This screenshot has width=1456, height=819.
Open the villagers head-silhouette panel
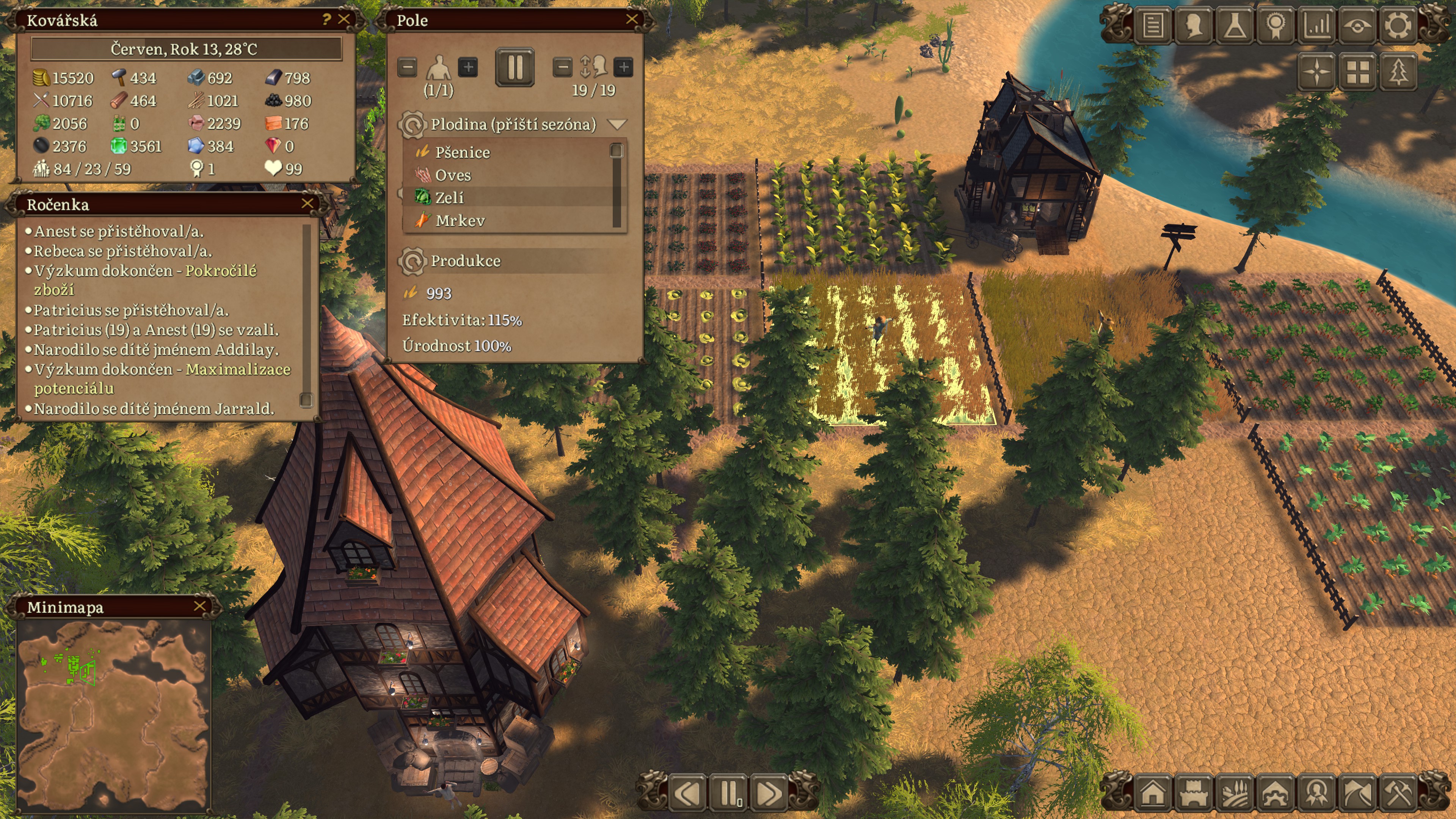click(1194, 25)
